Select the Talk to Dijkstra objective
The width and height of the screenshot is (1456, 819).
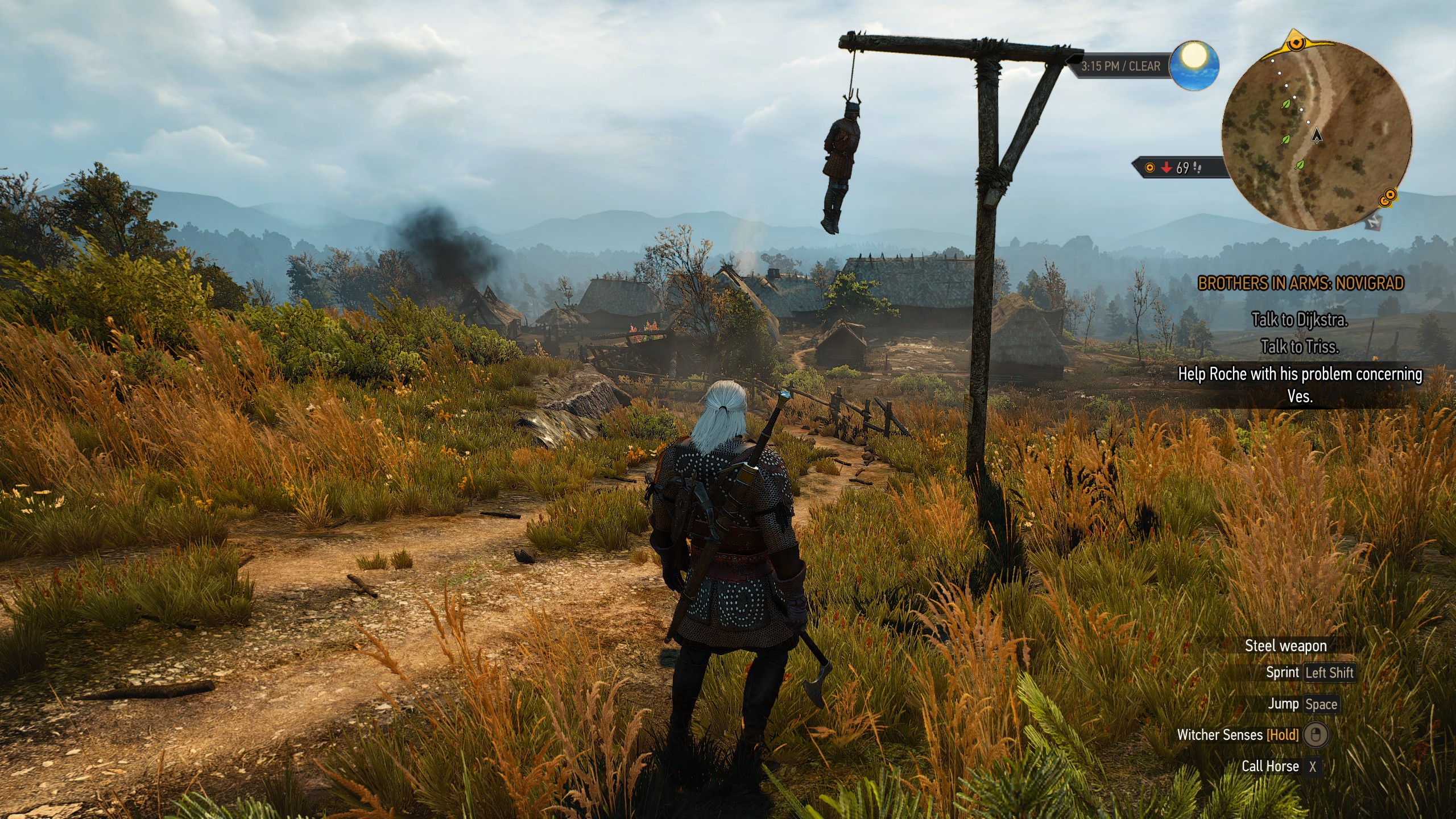point(1300,320)
